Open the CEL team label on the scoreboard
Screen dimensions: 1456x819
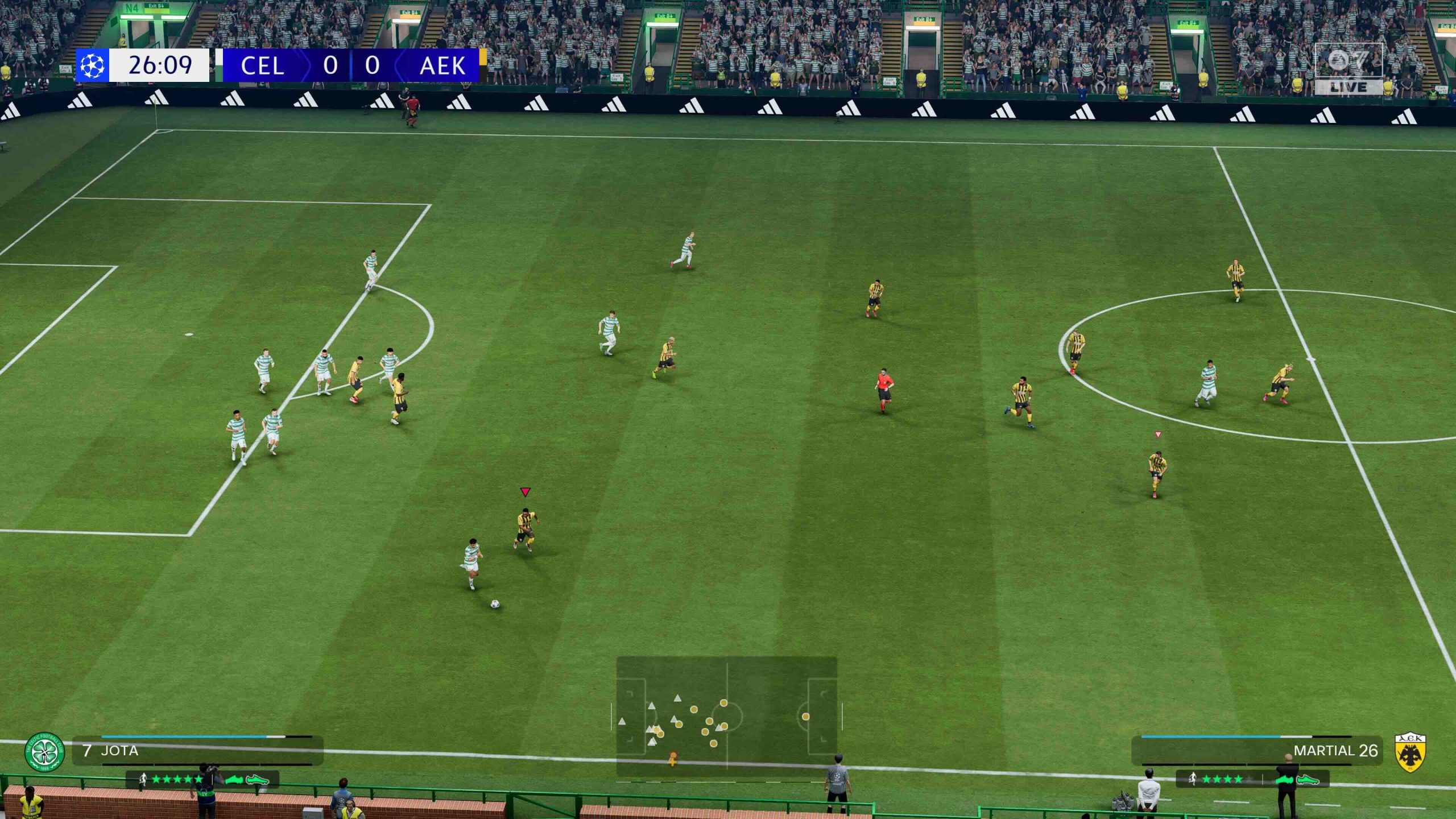263,67
